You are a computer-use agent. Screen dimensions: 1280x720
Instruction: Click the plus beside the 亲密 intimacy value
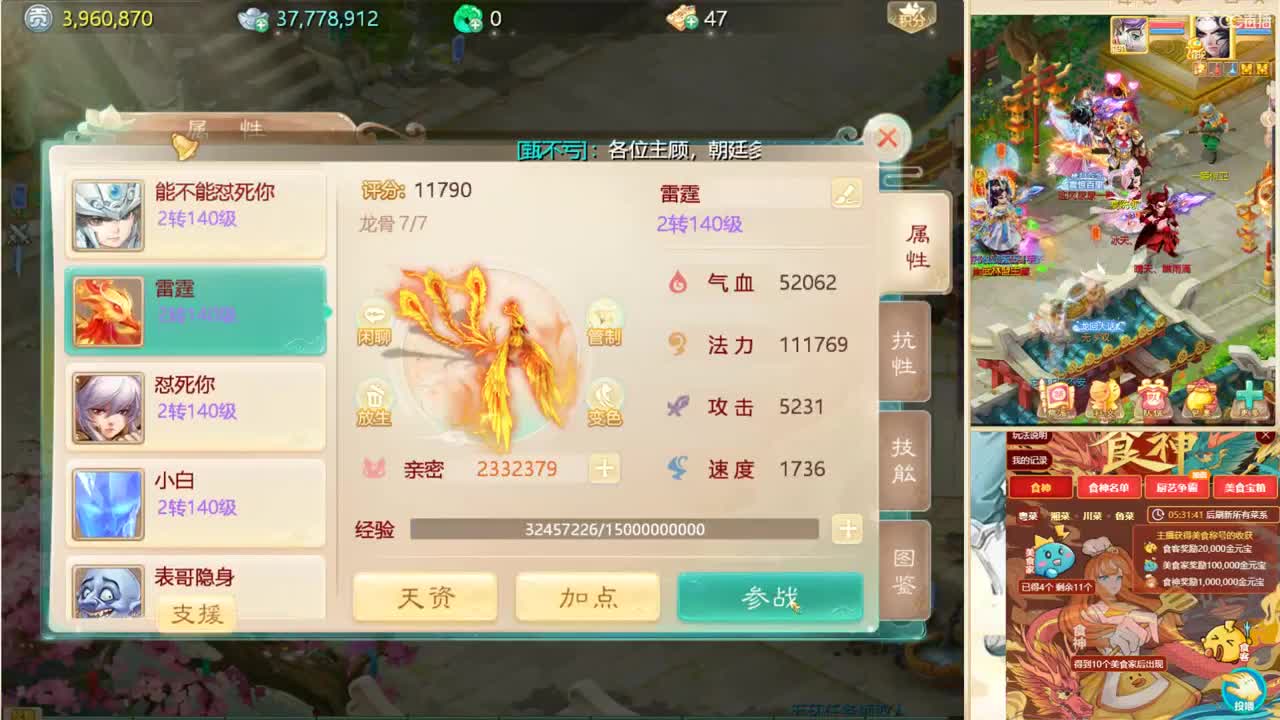[604, 468]
